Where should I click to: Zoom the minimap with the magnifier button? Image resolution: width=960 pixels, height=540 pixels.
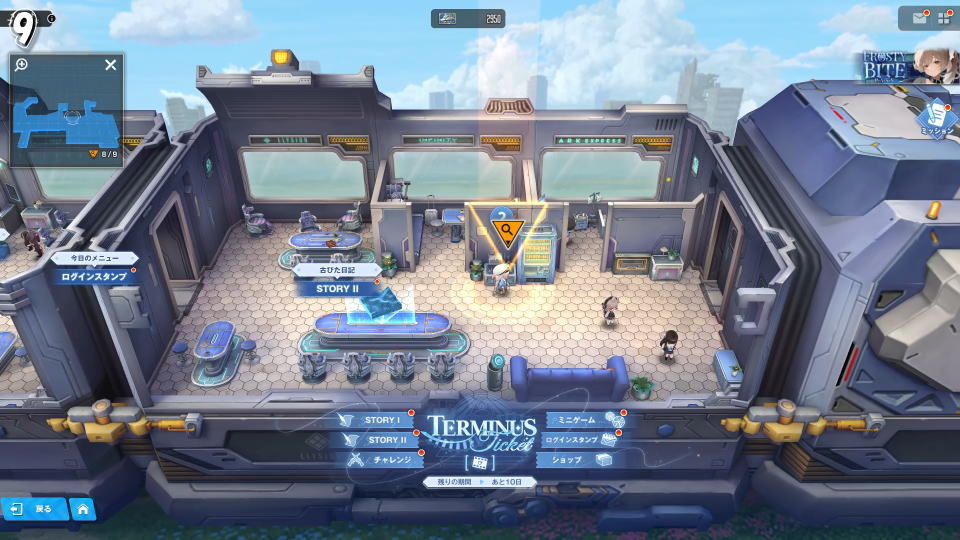click(22, 65)
